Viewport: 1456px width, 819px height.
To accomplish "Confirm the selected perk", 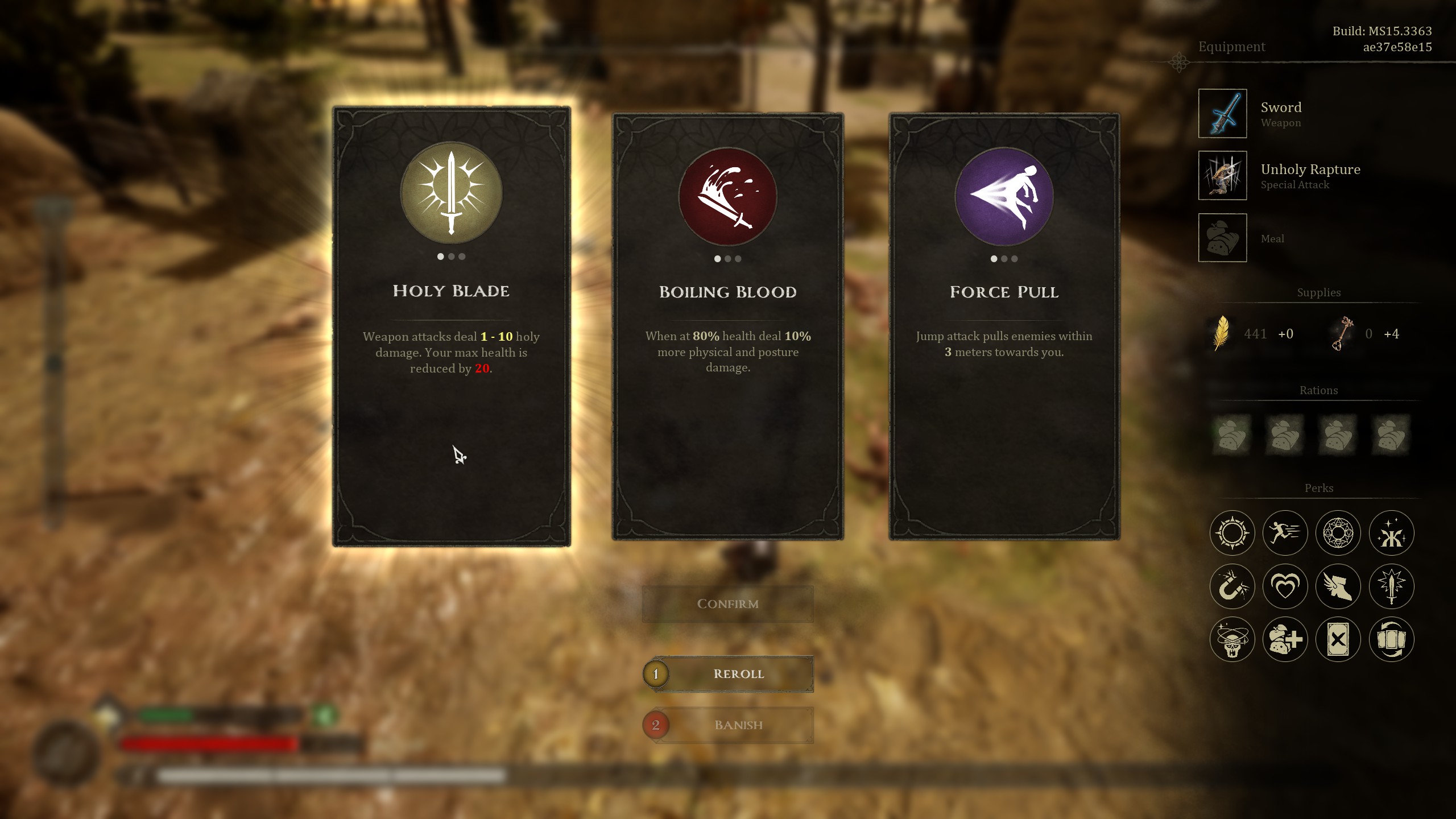I will 727,604.
